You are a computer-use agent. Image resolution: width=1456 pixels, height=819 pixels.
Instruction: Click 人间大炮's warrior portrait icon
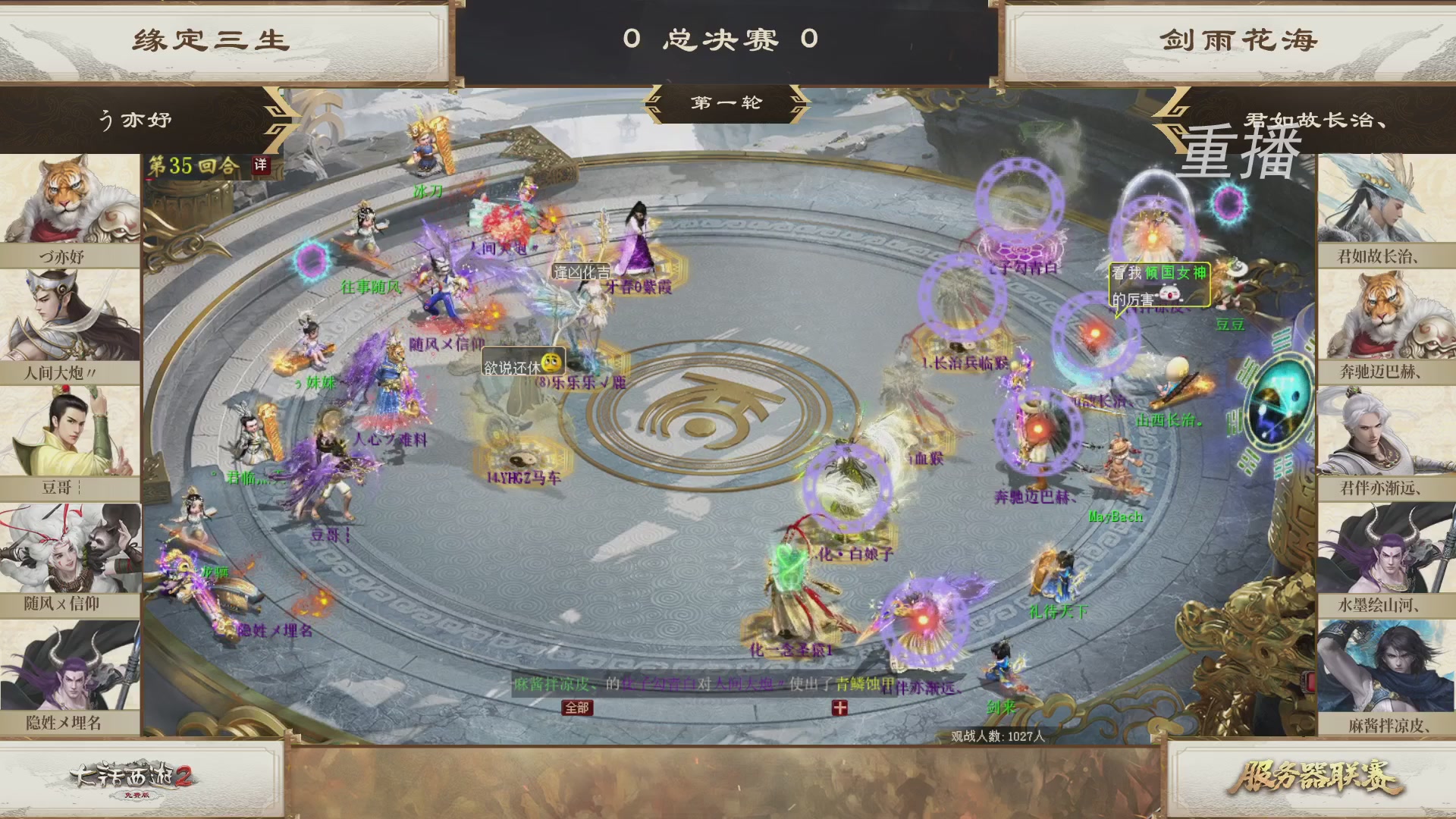click(71, 312)
